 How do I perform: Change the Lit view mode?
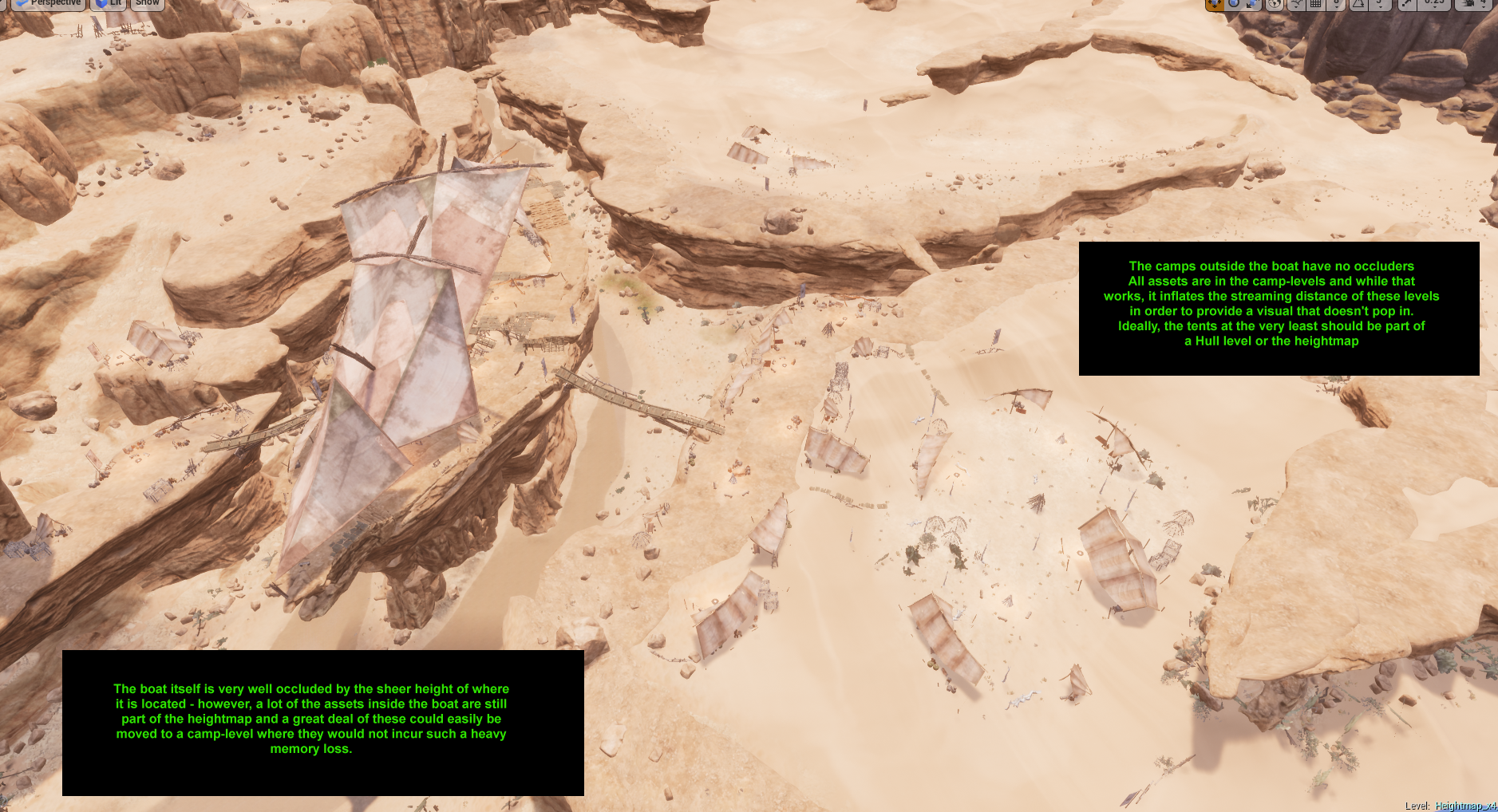click(109, 4)
